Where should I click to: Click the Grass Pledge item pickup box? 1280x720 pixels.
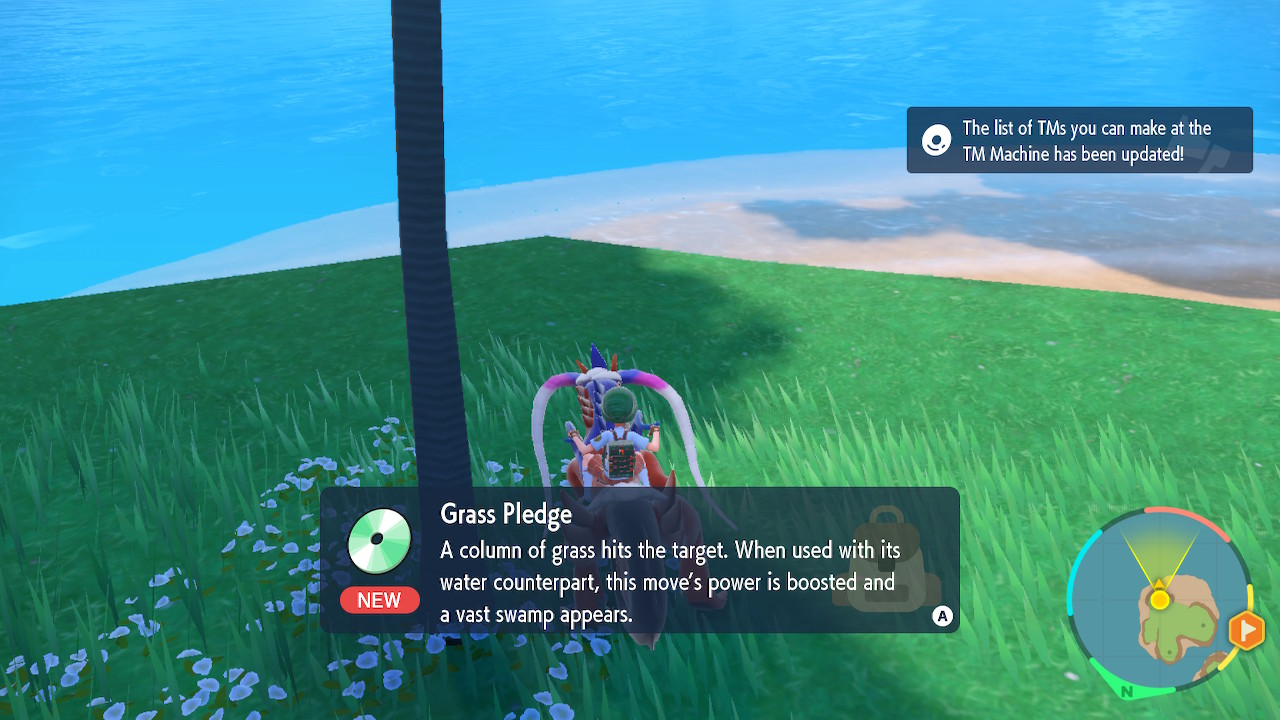pyautogui.click(x=639, y=560)
